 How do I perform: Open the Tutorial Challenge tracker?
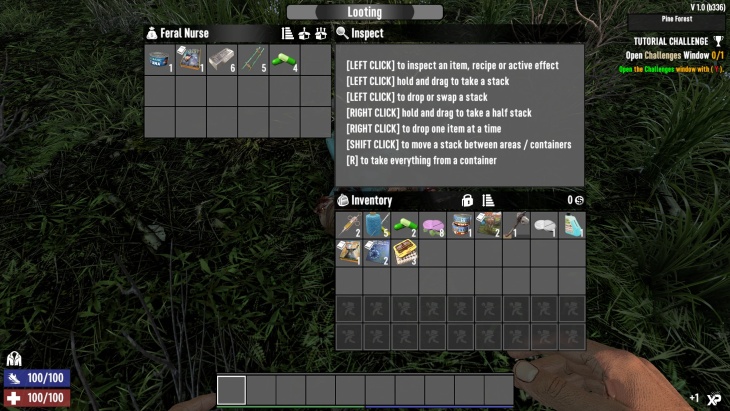click(x=676, y=41)
